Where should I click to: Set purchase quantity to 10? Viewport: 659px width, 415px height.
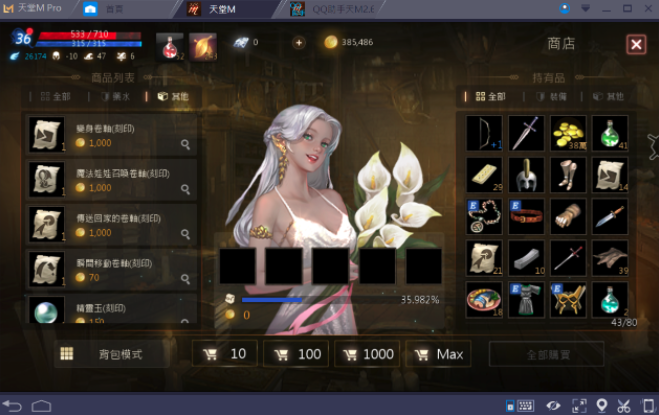point(225,354)
